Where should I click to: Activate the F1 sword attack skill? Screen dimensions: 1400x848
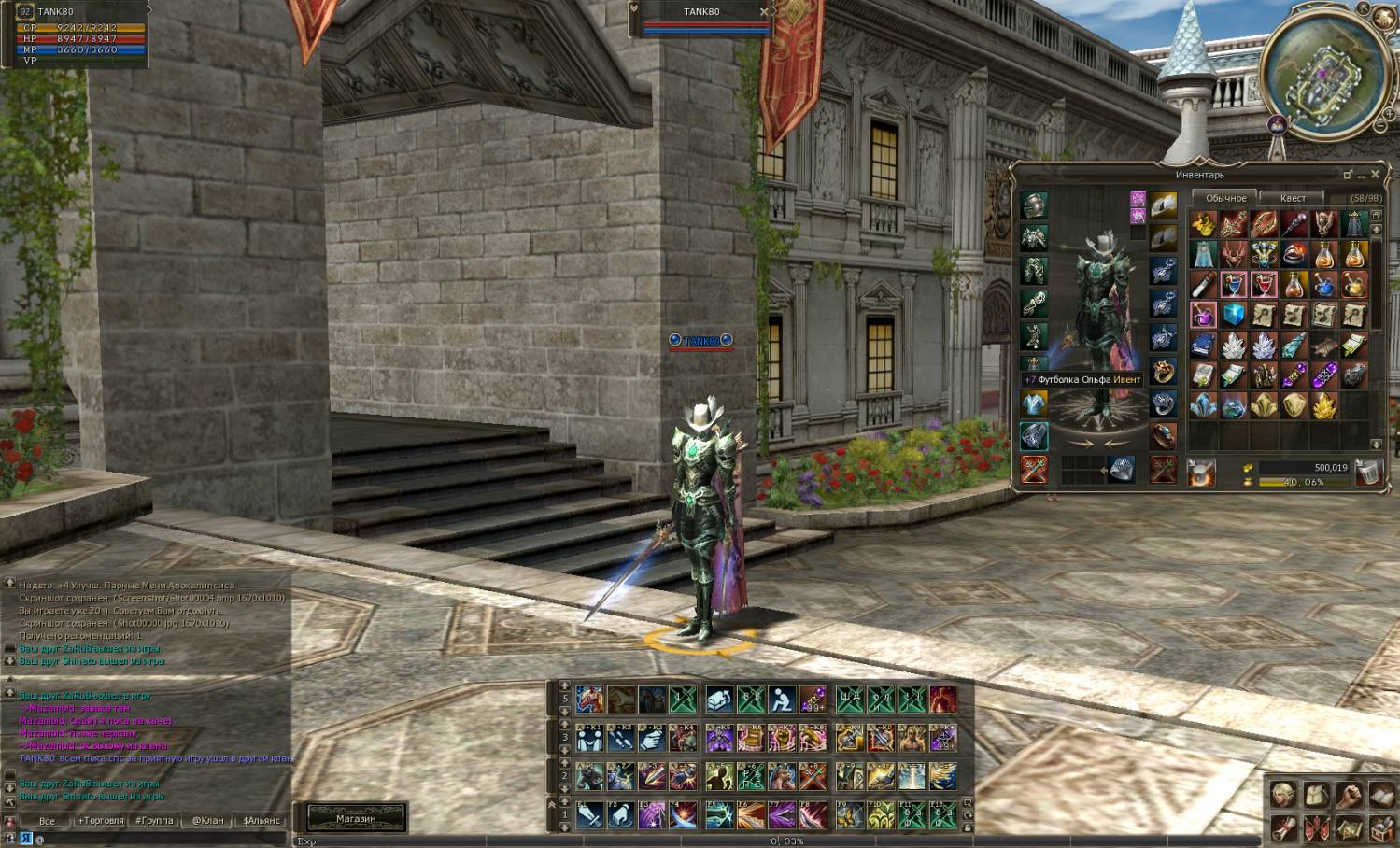[589, 815]
